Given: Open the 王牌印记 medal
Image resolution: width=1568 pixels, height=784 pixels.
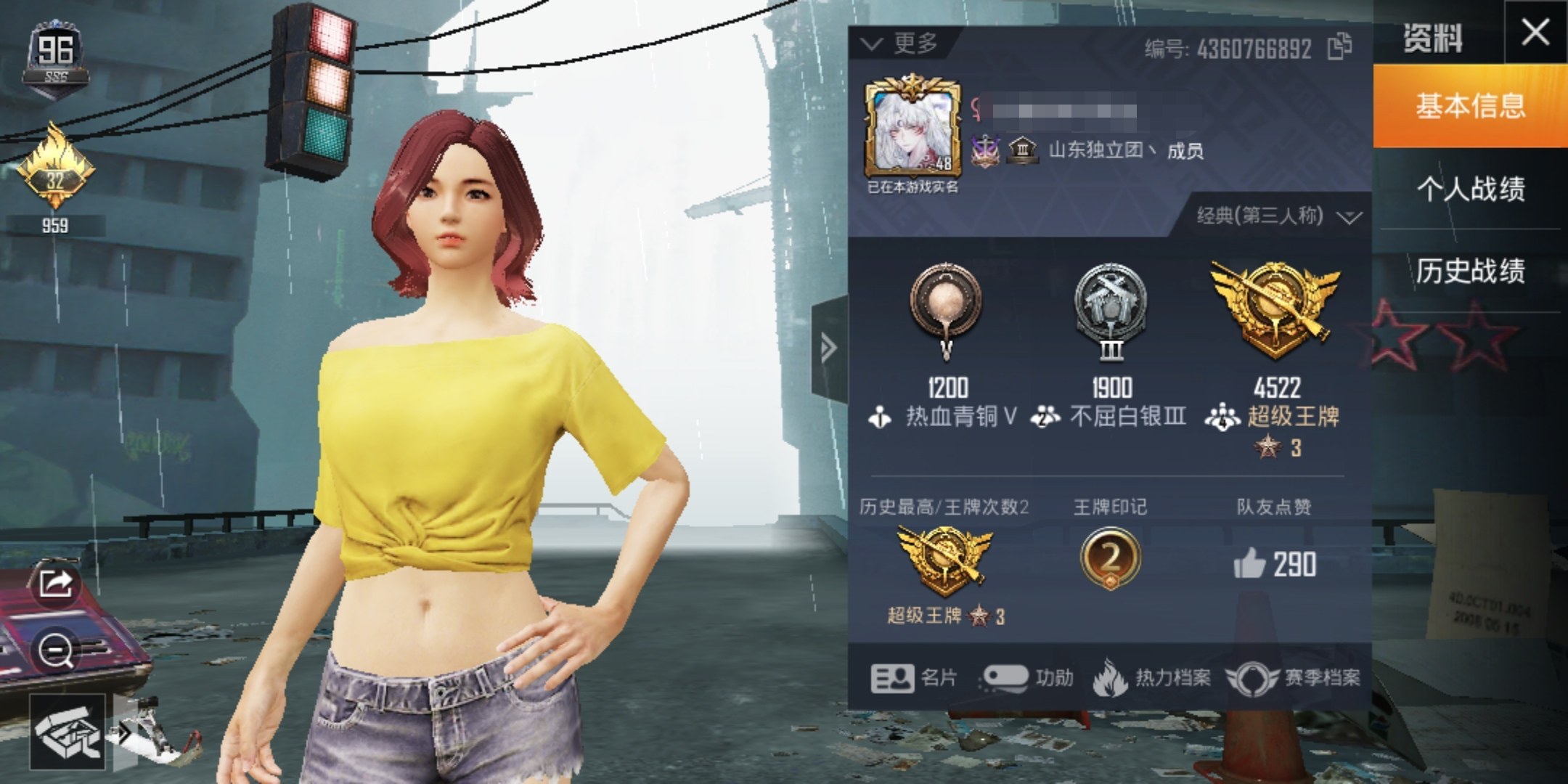Looking at the screenshot, I should tap(1109, 558).
